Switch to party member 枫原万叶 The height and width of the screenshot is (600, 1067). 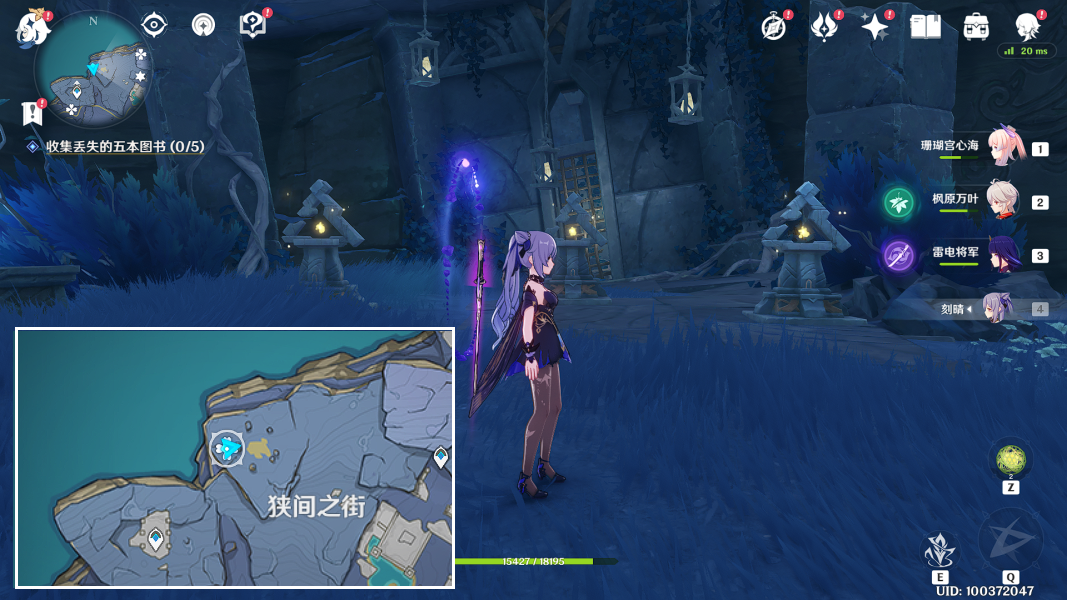coord(1003,200)
